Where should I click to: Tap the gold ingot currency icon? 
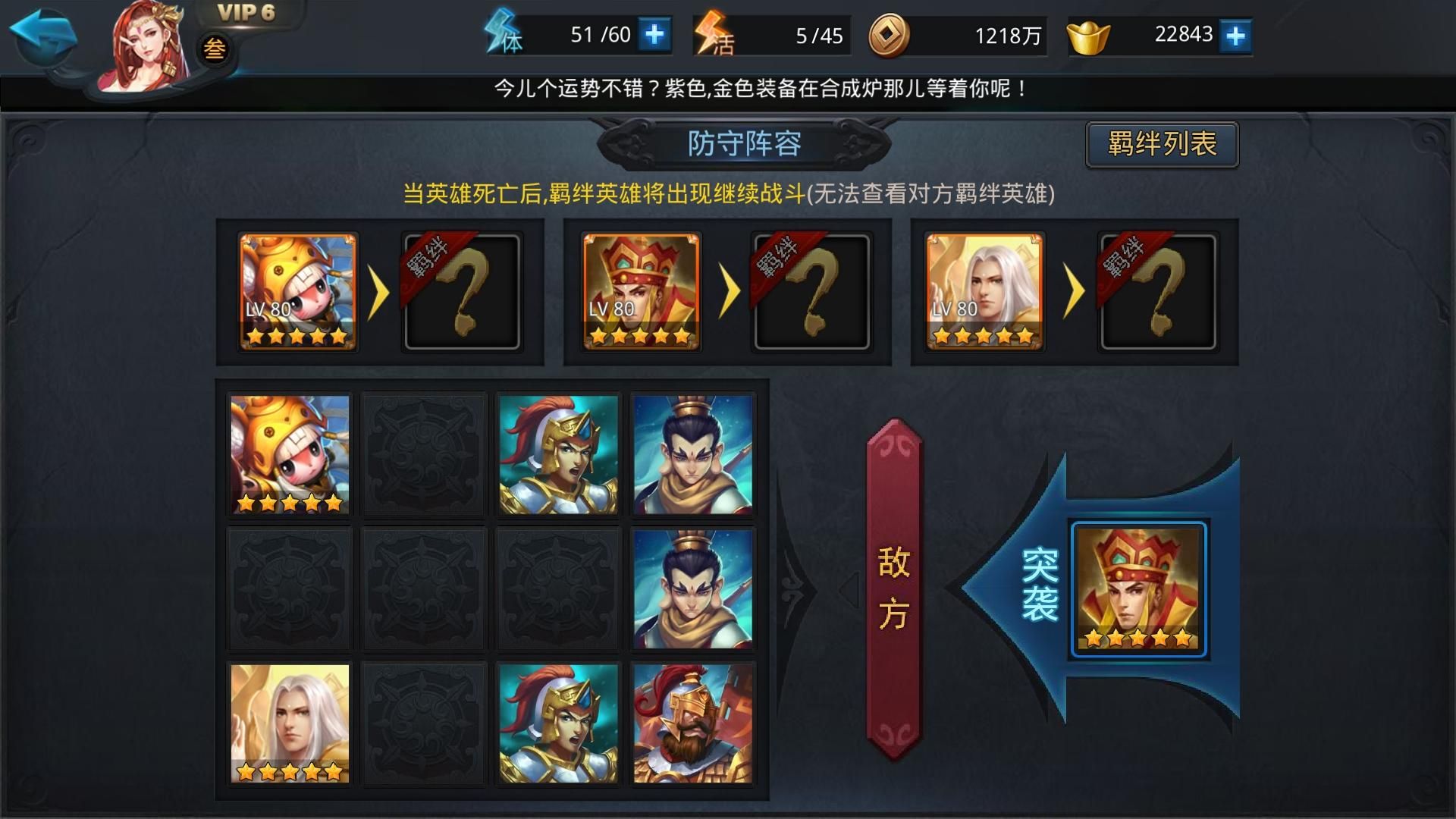coord(1090,33)
